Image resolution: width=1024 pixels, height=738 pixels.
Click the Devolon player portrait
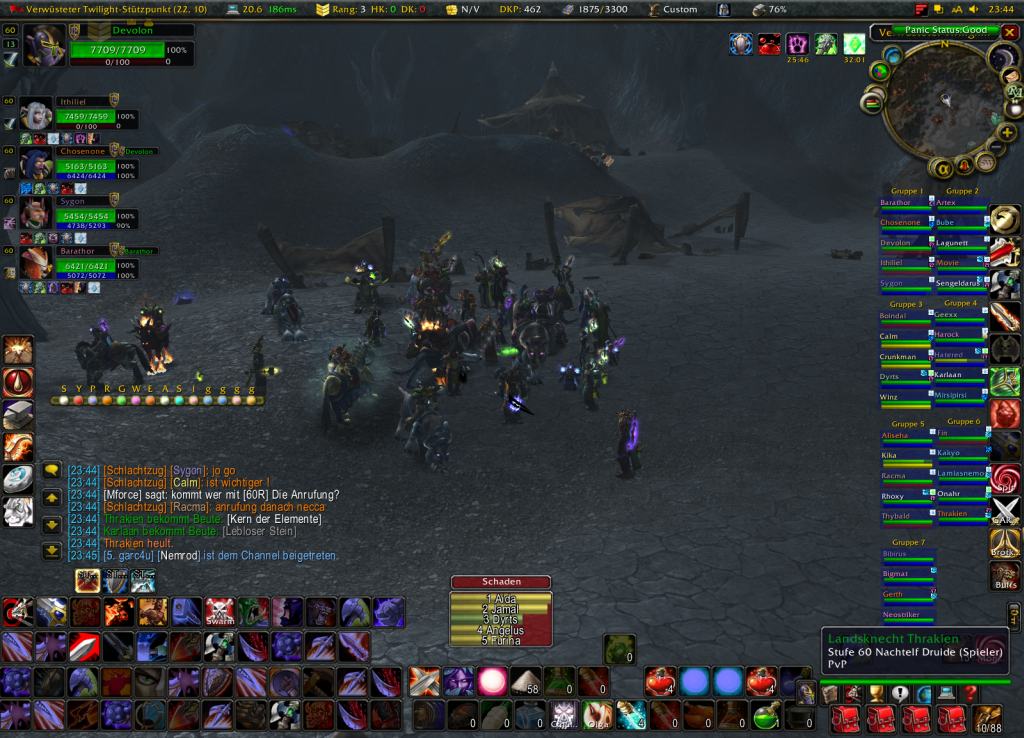44,46
